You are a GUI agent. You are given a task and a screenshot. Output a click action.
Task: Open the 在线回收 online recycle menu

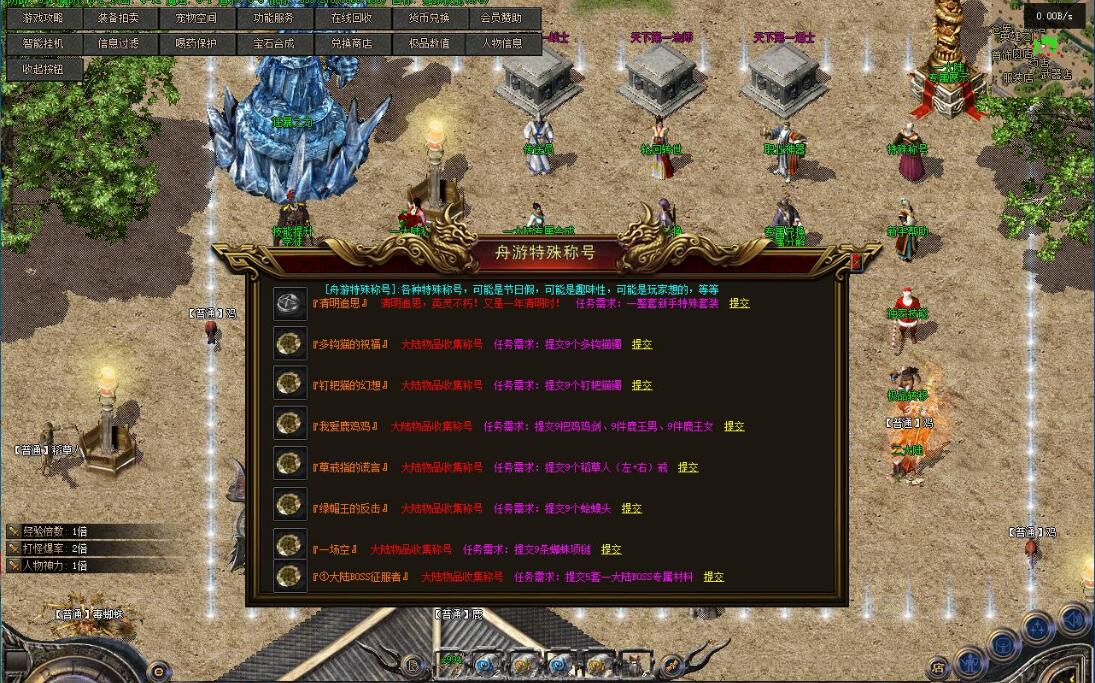pos(350,19)
